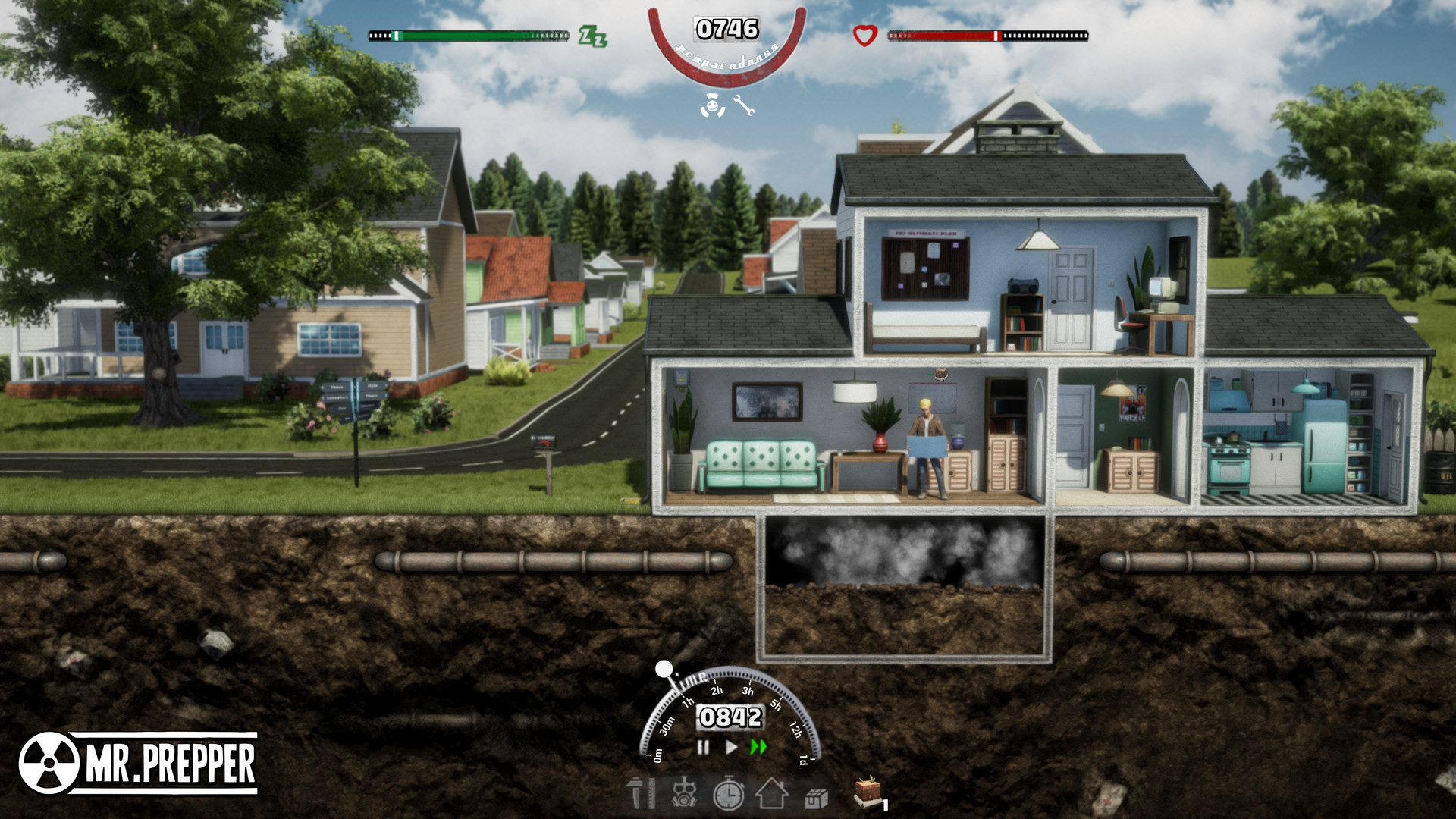This screenshot has height=819, width=1456.
Task: Open the box inventory icon
Action: click(x=816, y=798)
